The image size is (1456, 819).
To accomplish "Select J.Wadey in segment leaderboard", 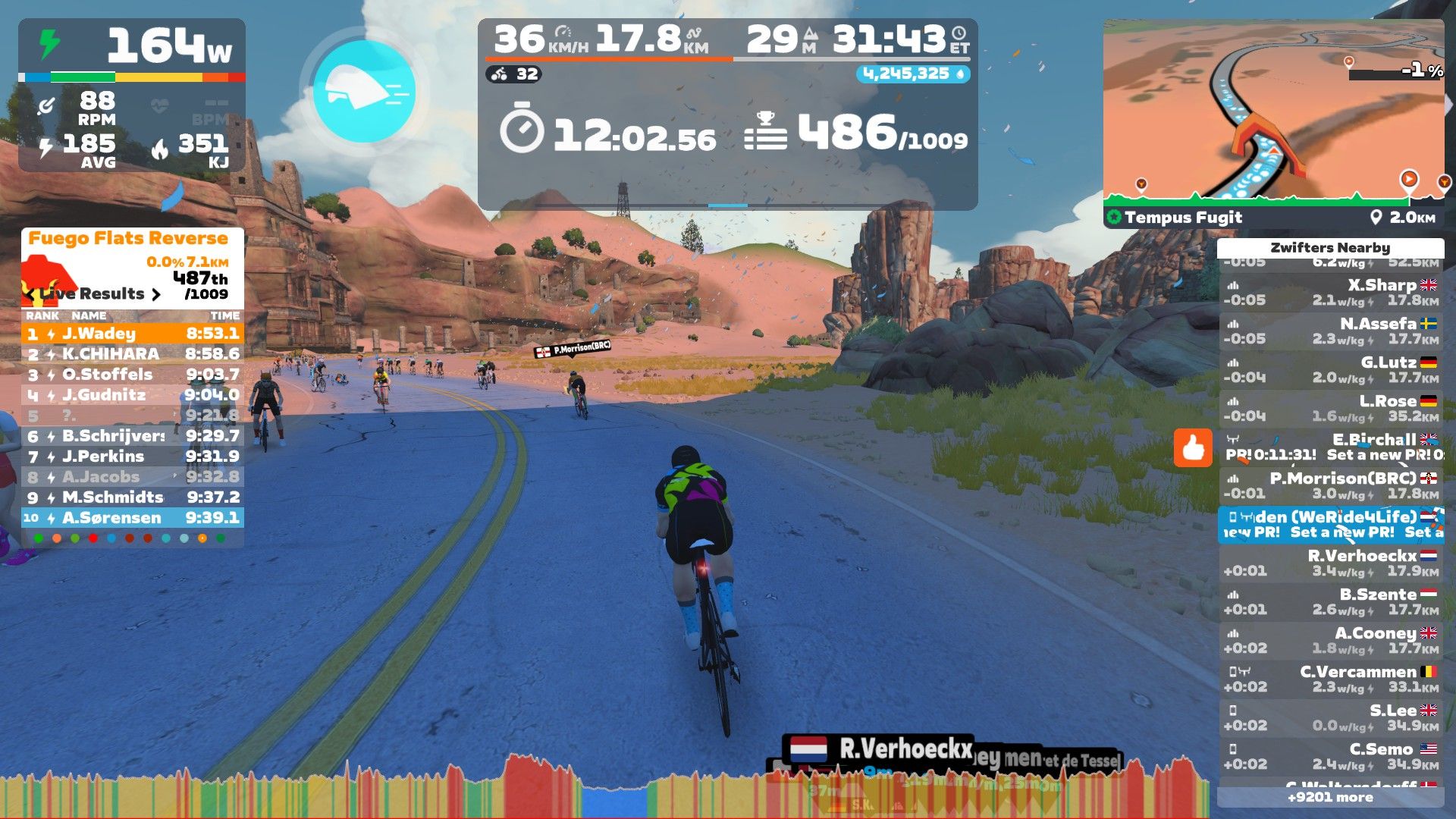I will (x=133, y=334).
